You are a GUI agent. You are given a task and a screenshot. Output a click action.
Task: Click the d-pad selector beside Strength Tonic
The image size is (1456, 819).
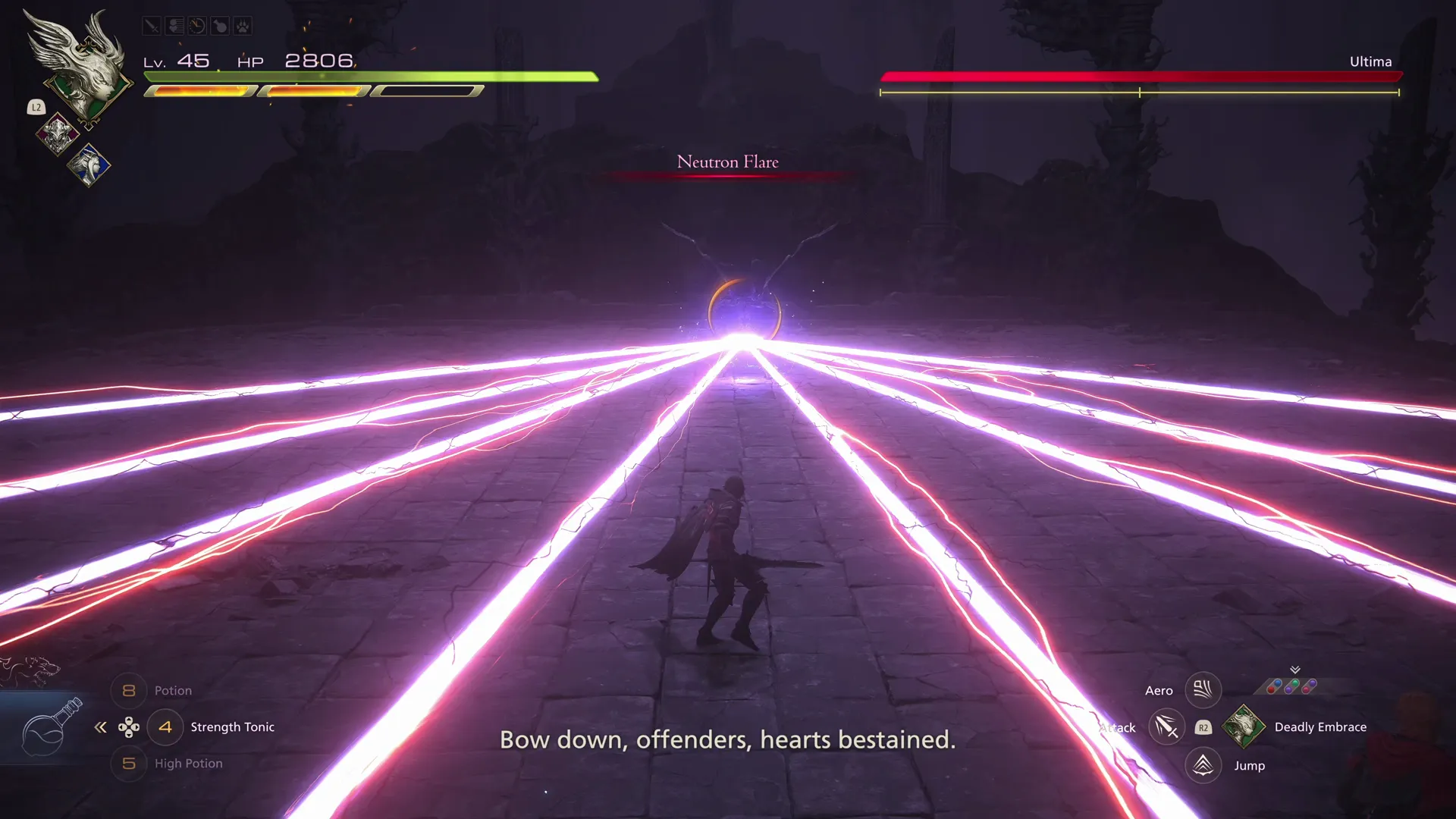click(130, 727)
